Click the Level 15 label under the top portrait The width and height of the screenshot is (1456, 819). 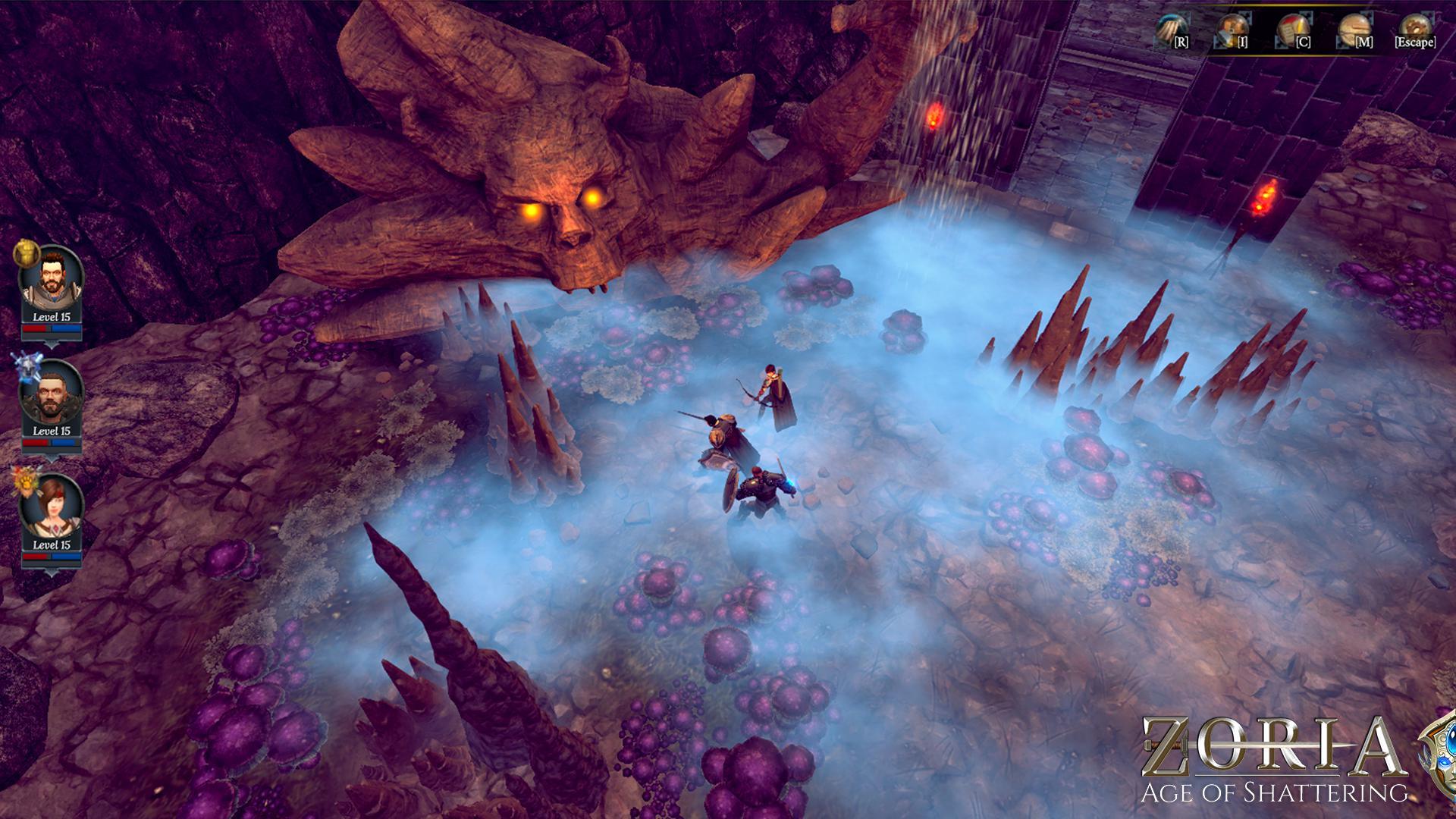pyautogui.click(x=52, y=317)
